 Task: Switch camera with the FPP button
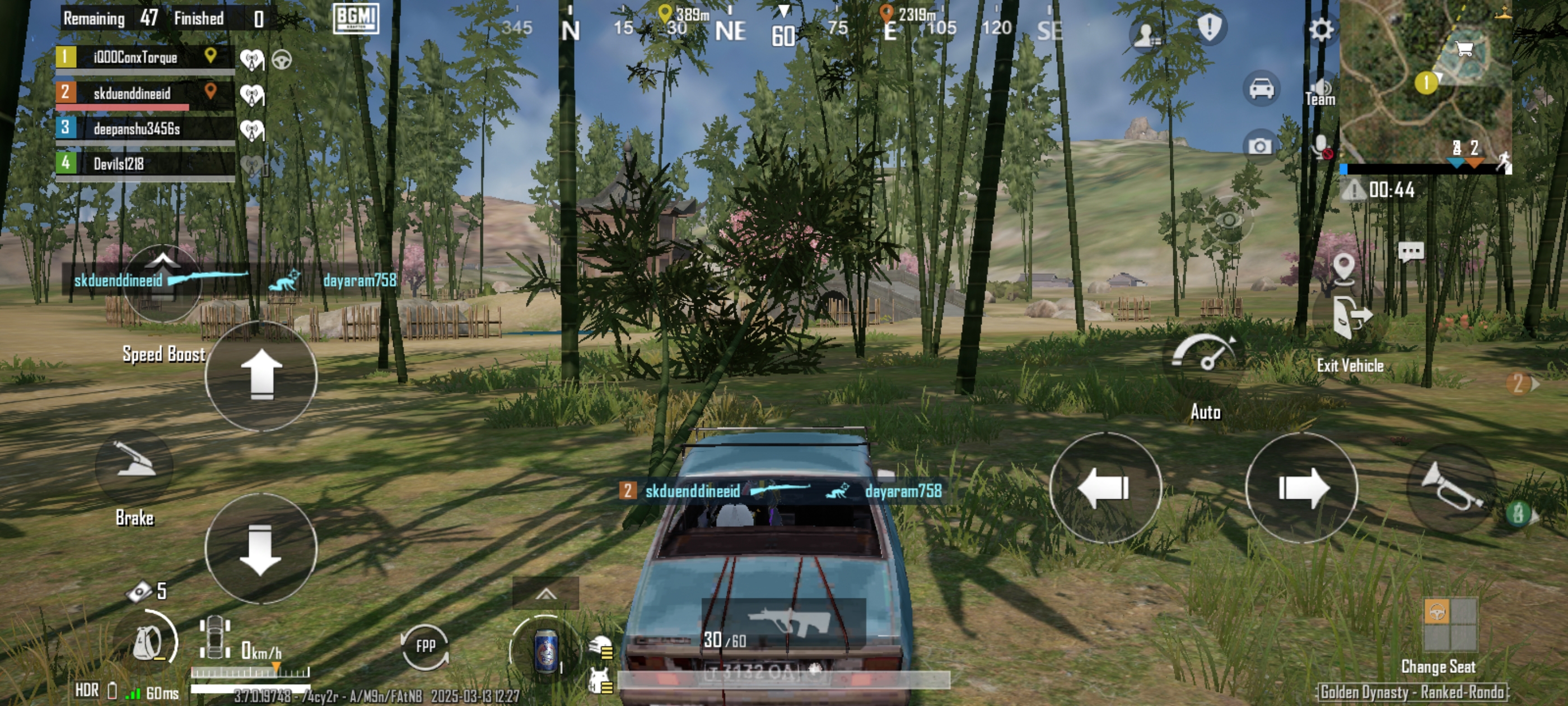coord(425,645)
